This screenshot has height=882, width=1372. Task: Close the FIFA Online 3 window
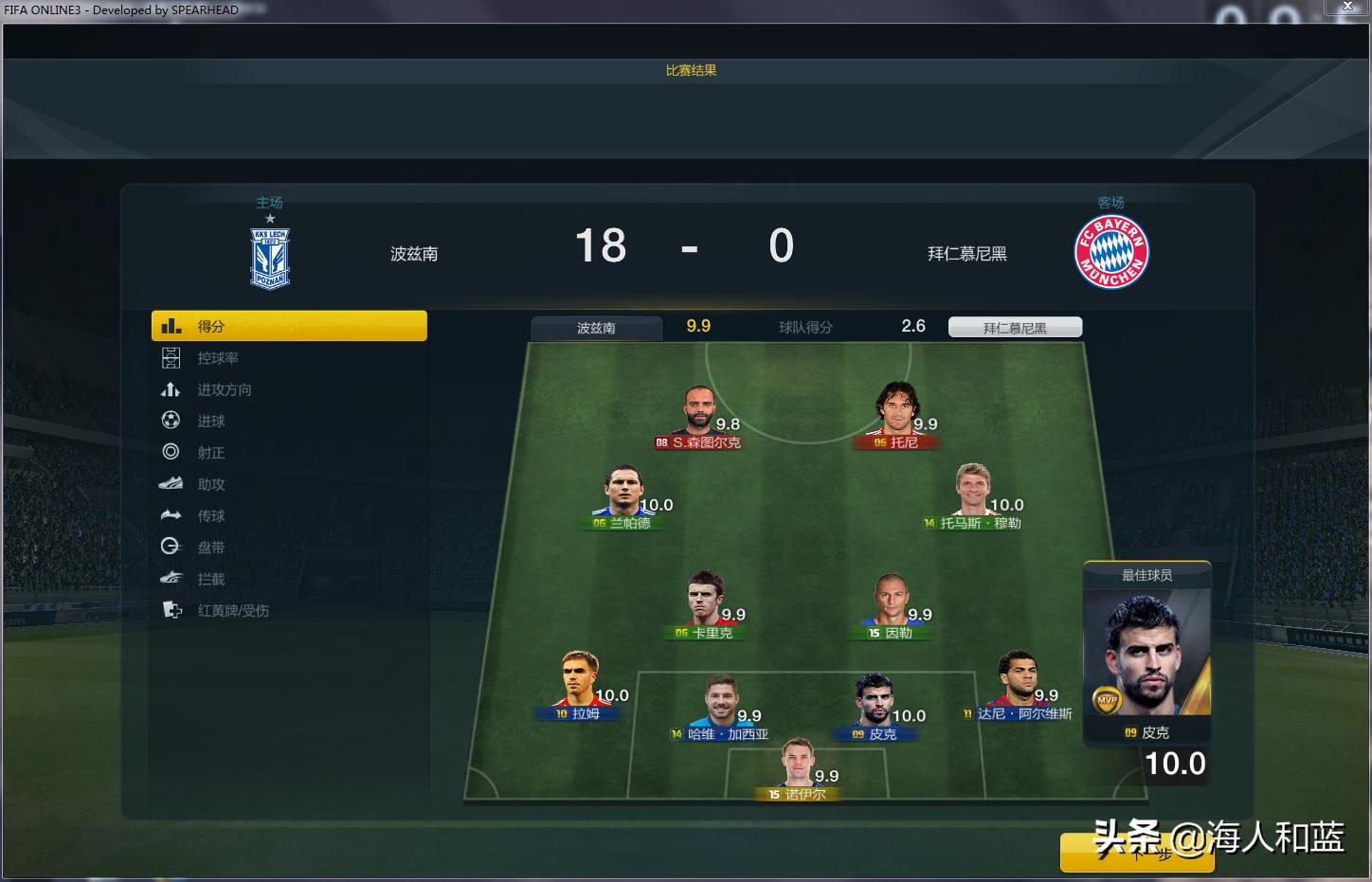pos(1346,7)
